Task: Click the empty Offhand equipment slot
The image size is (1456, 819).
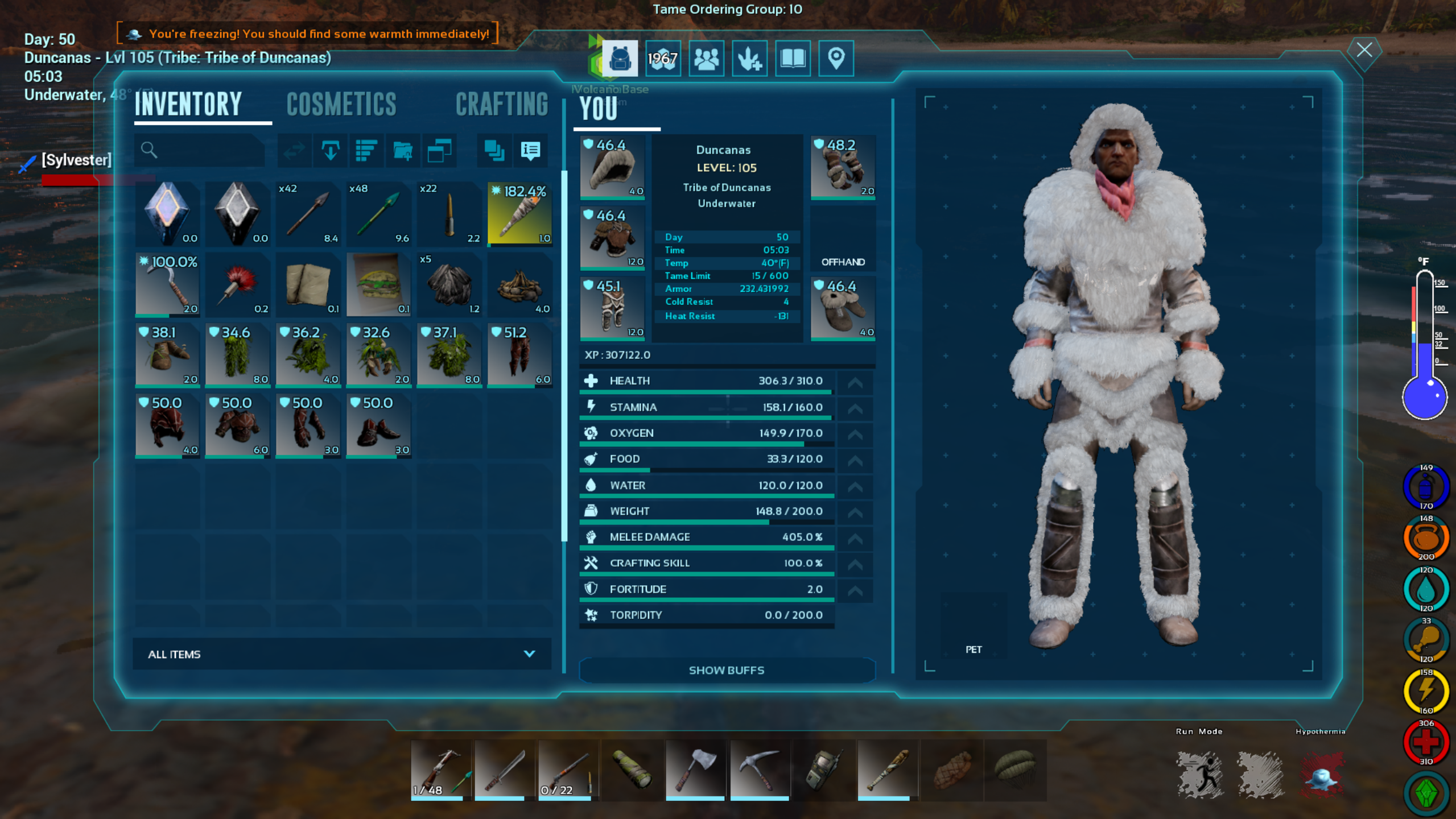Action: (842, 238)
